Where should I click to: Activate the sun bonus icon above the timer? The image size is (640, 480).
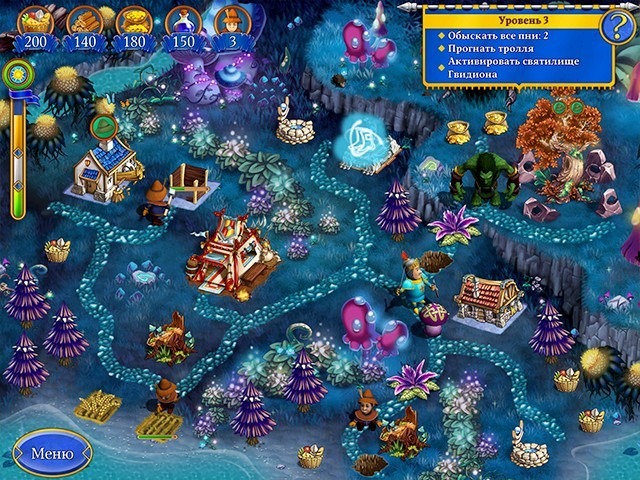pyautogui.click(x=17, y=74)
